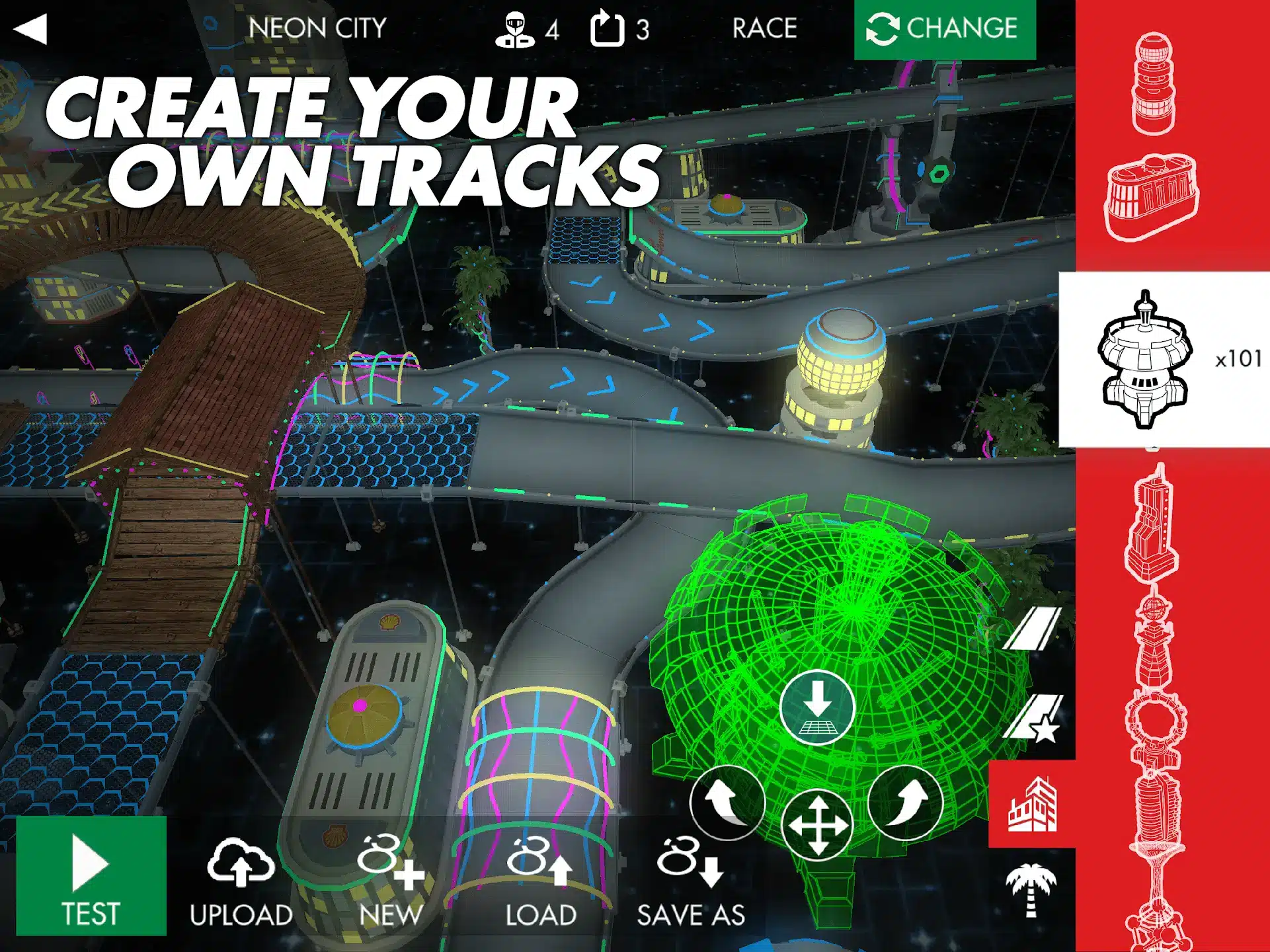This screenshot has width=1270, height=952.
Task: Open the LOAD track option
Action: (x=541, y=883)
